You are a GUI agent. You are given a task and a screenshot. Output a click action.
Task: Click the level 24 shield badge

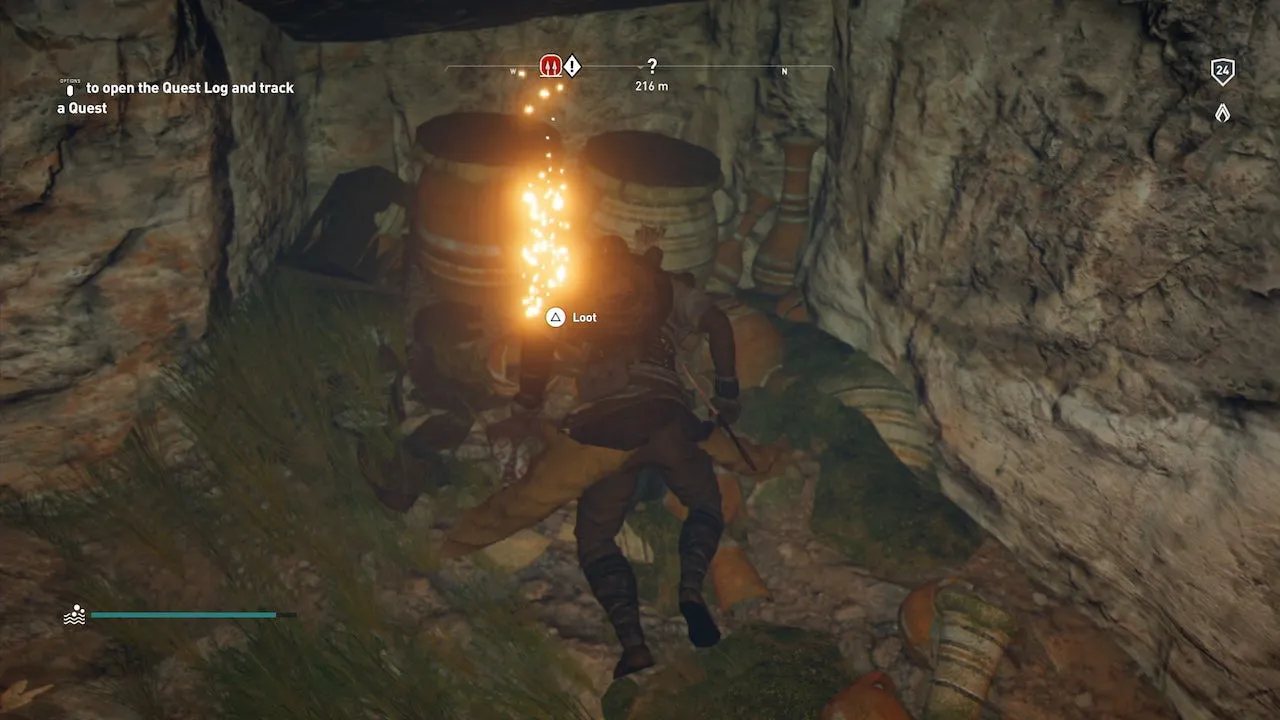tap(1222, 71)
